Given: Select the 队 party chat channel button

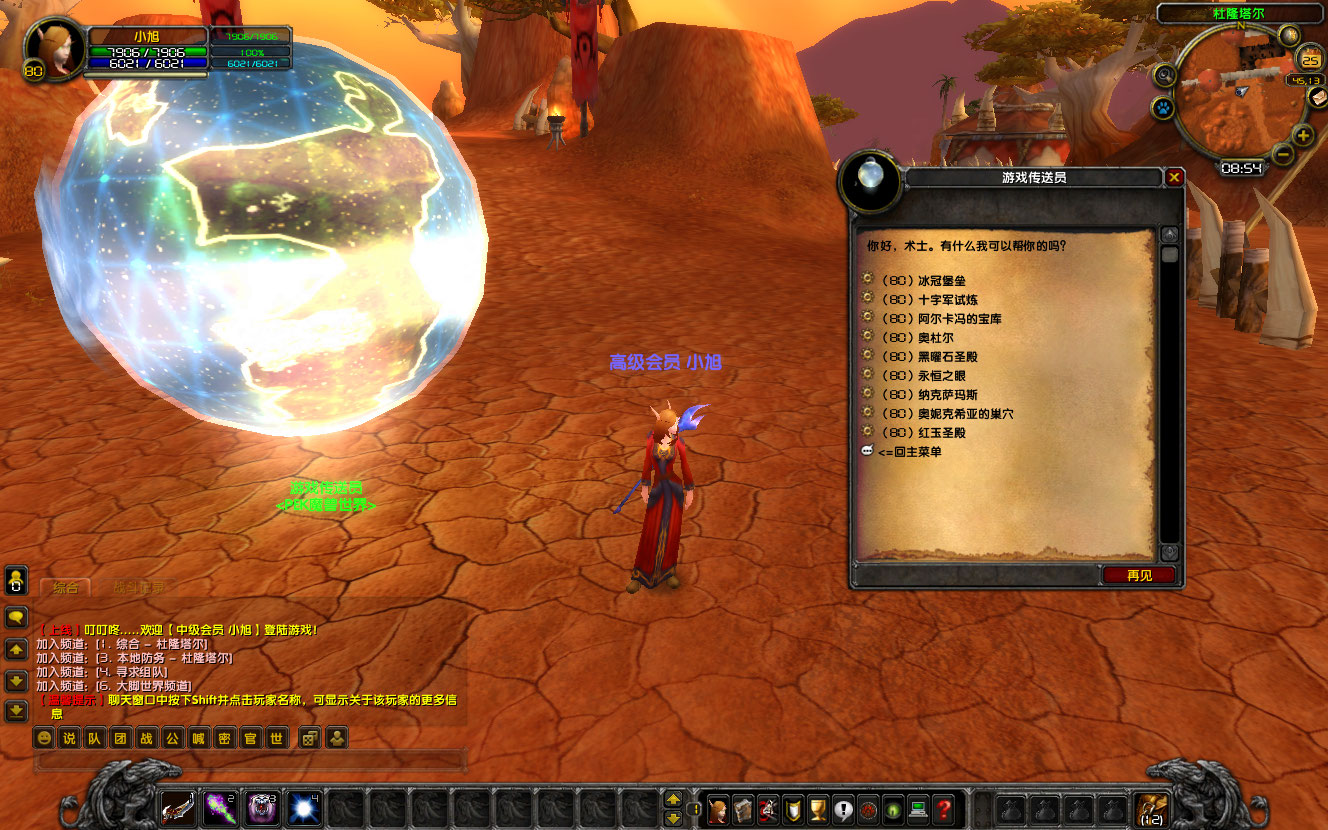Looking at the screenshot, I should 94,738.
